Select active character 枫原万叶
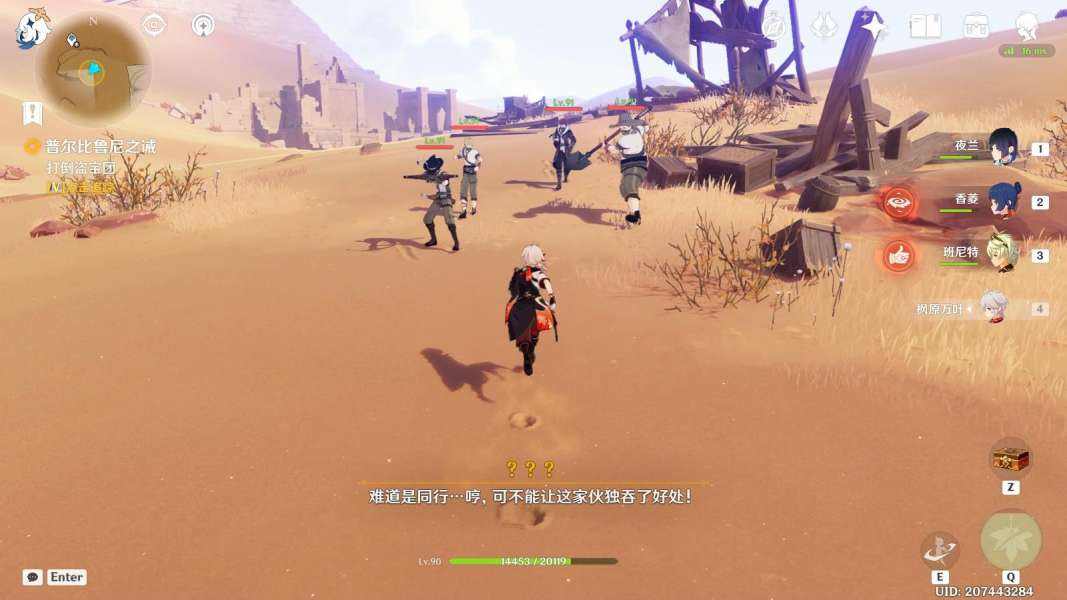This screenshot has width=1067, height=600. tap(992, 308)
